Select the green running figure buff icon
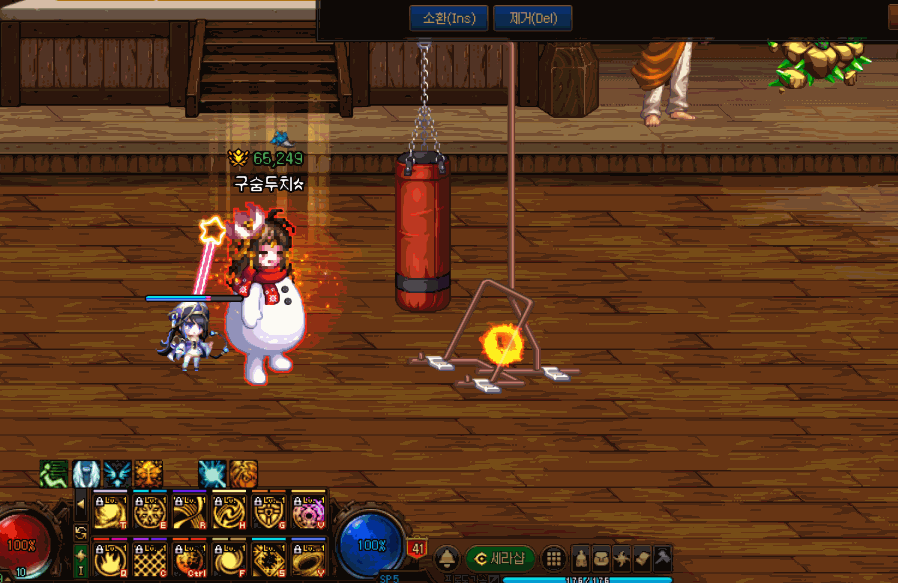This screenshot has height=583, width=898. point(54,474)
